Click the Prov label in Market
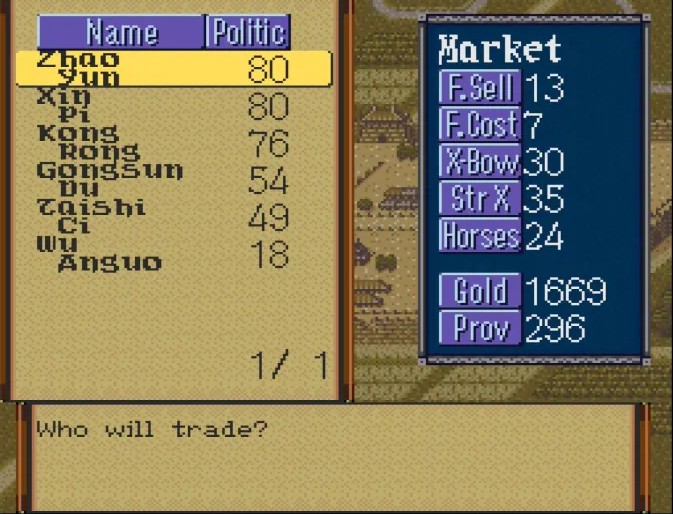This screenshot has height=514, width=673. coord(480,328)
